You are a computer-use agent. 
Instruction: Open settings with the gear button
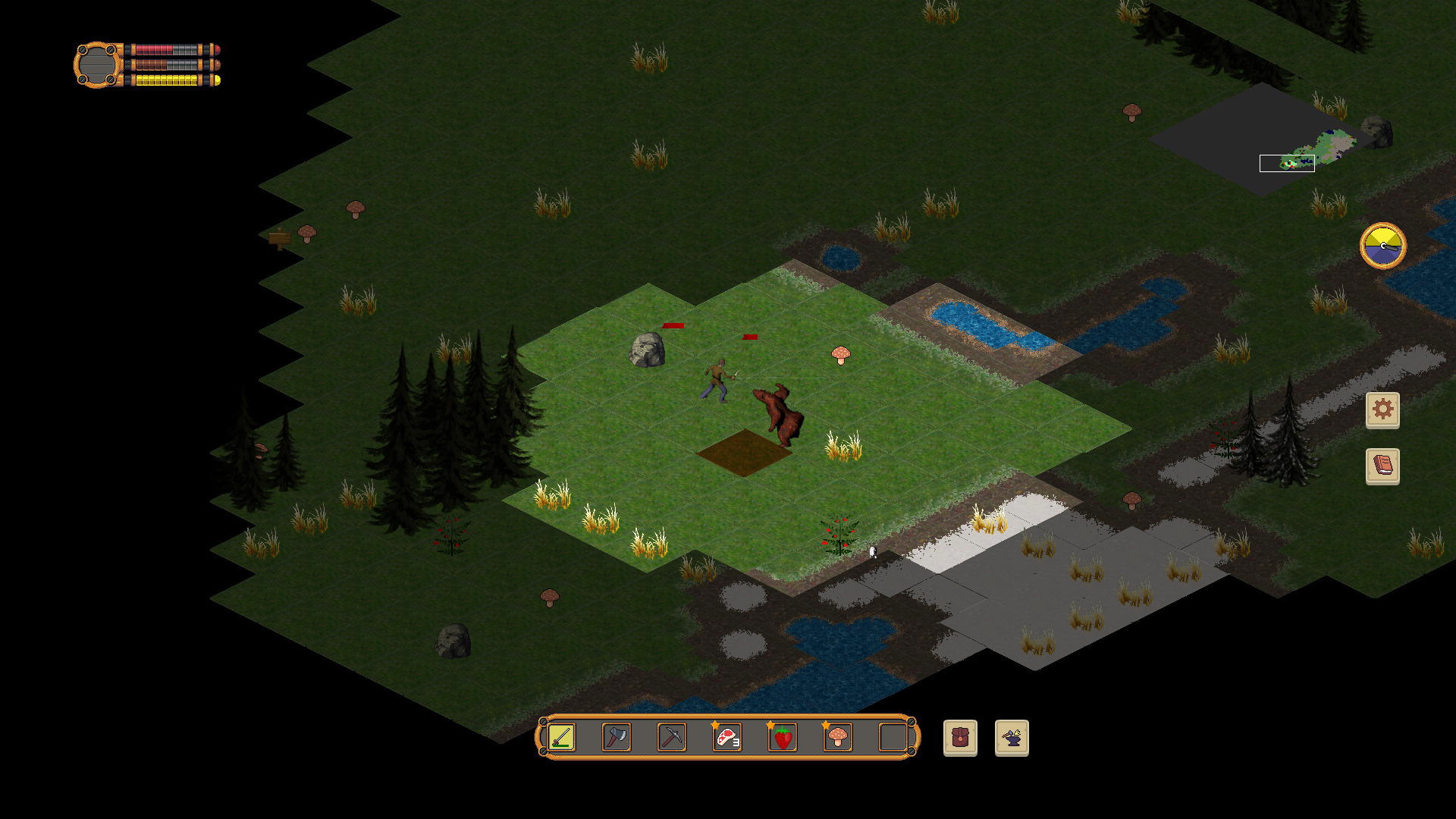(1382, 410)
